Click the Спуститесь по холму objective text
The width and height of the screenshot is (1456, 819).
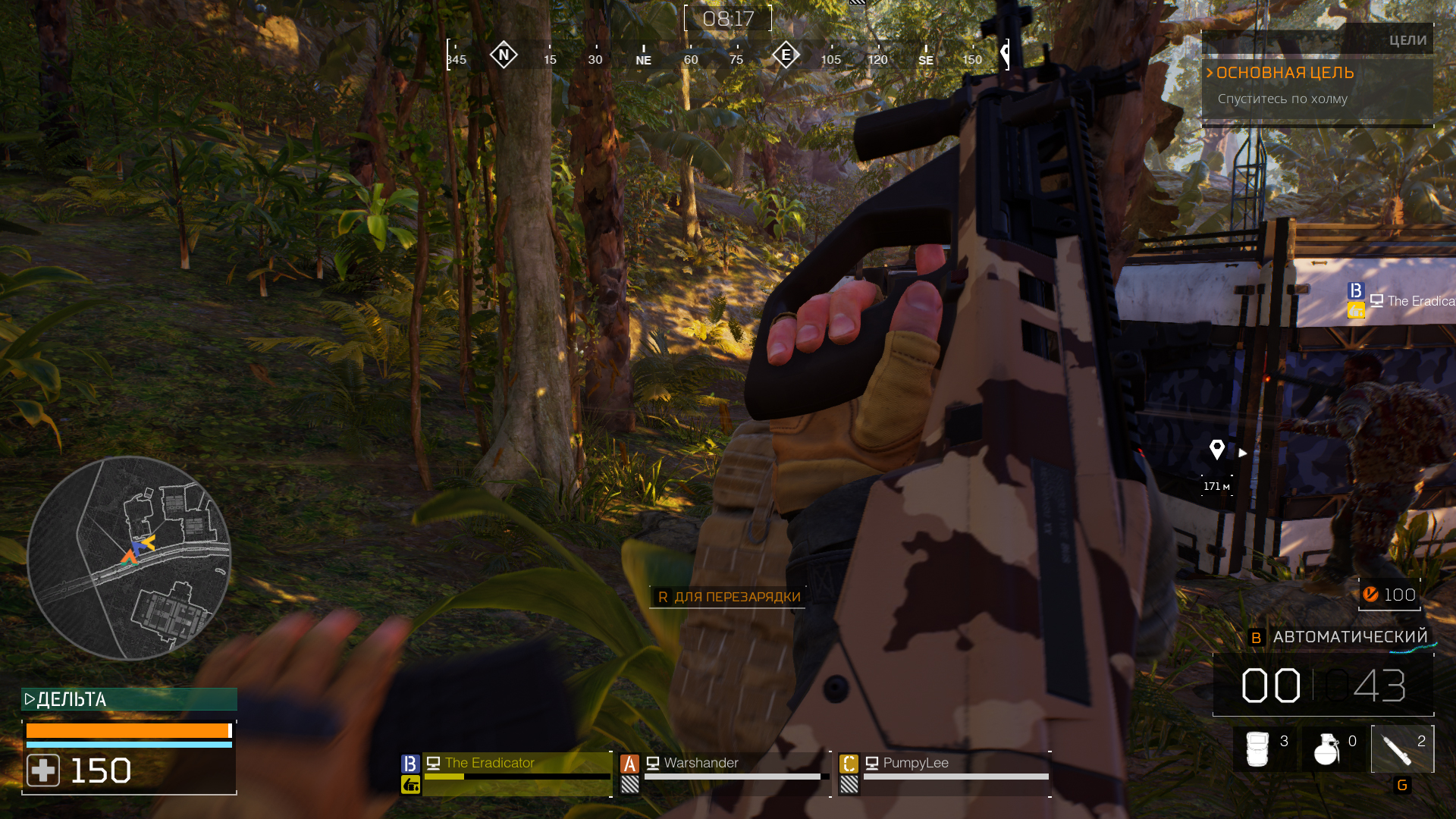[x=1282, y=99]
